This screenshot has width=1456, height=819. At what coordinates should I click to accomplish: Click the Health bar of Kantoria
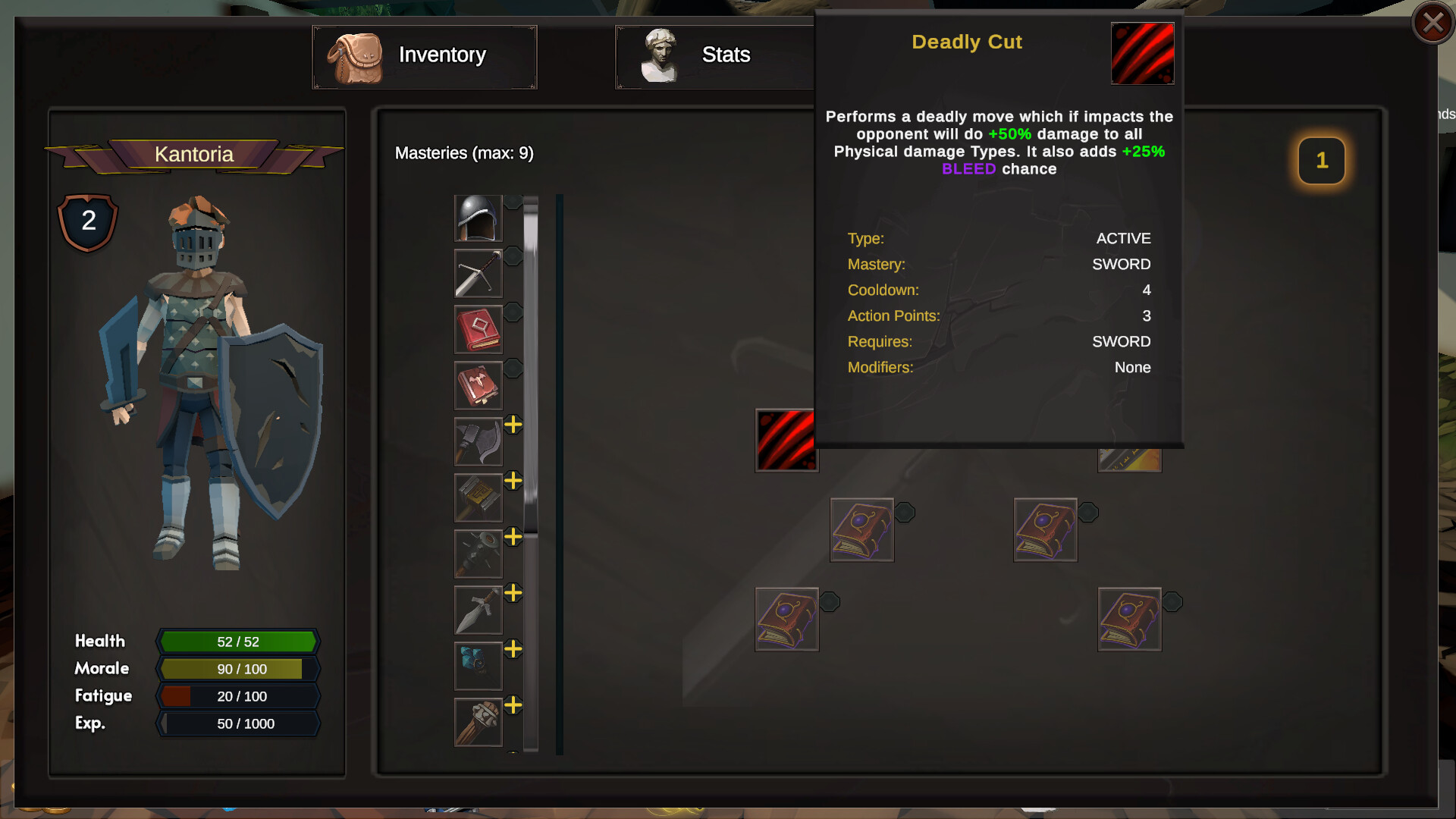pos(237,641)
